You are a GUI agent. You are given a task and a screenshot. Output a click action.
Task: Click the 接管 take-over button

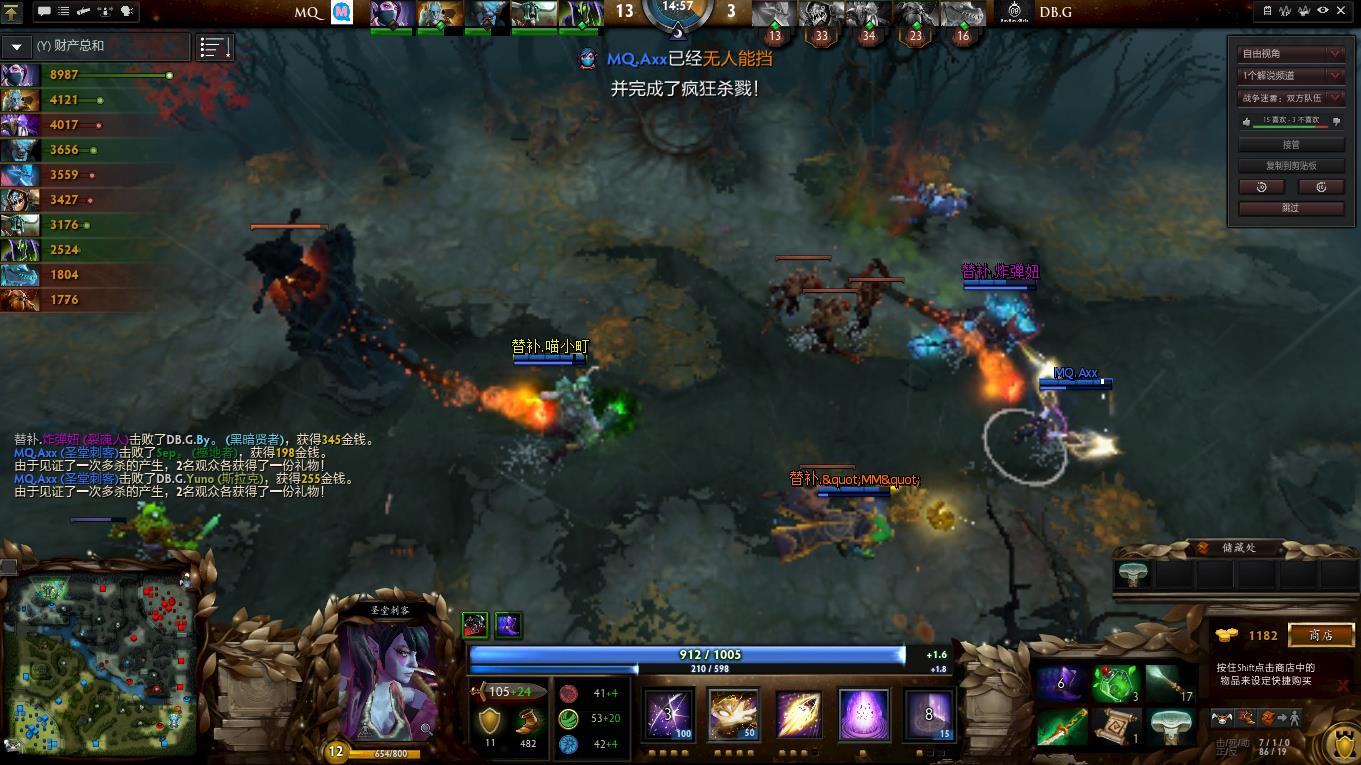tap(1291, 145)
